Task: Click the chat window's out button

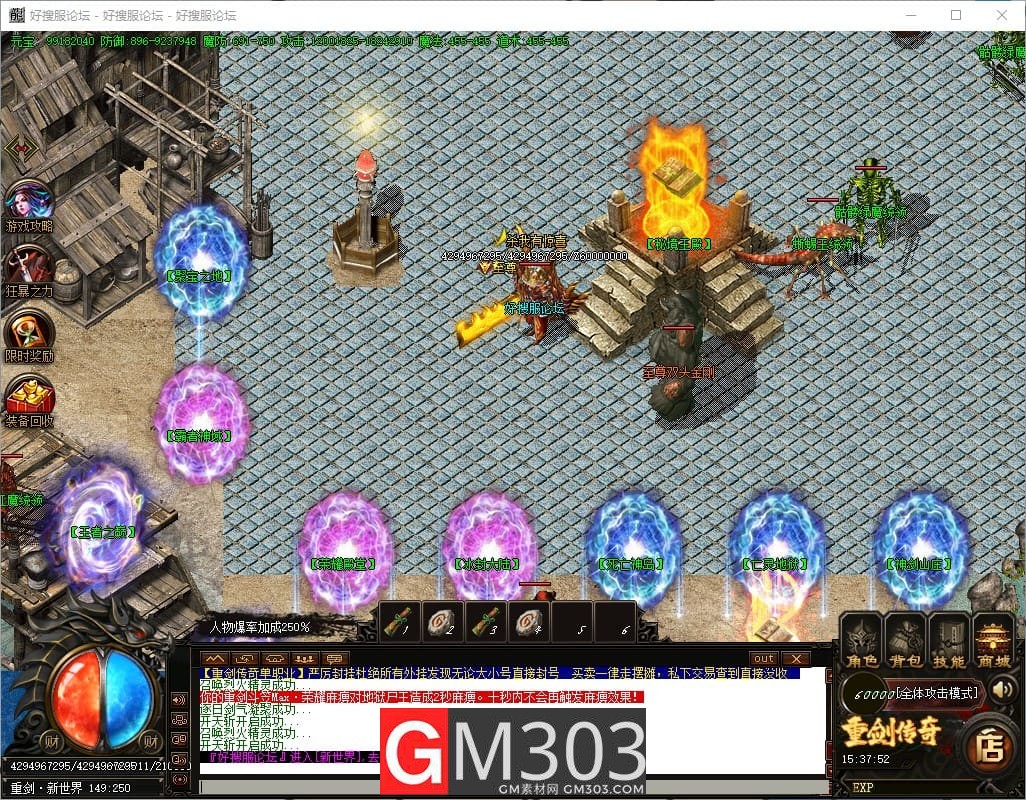Action: (x=764, y=658)
